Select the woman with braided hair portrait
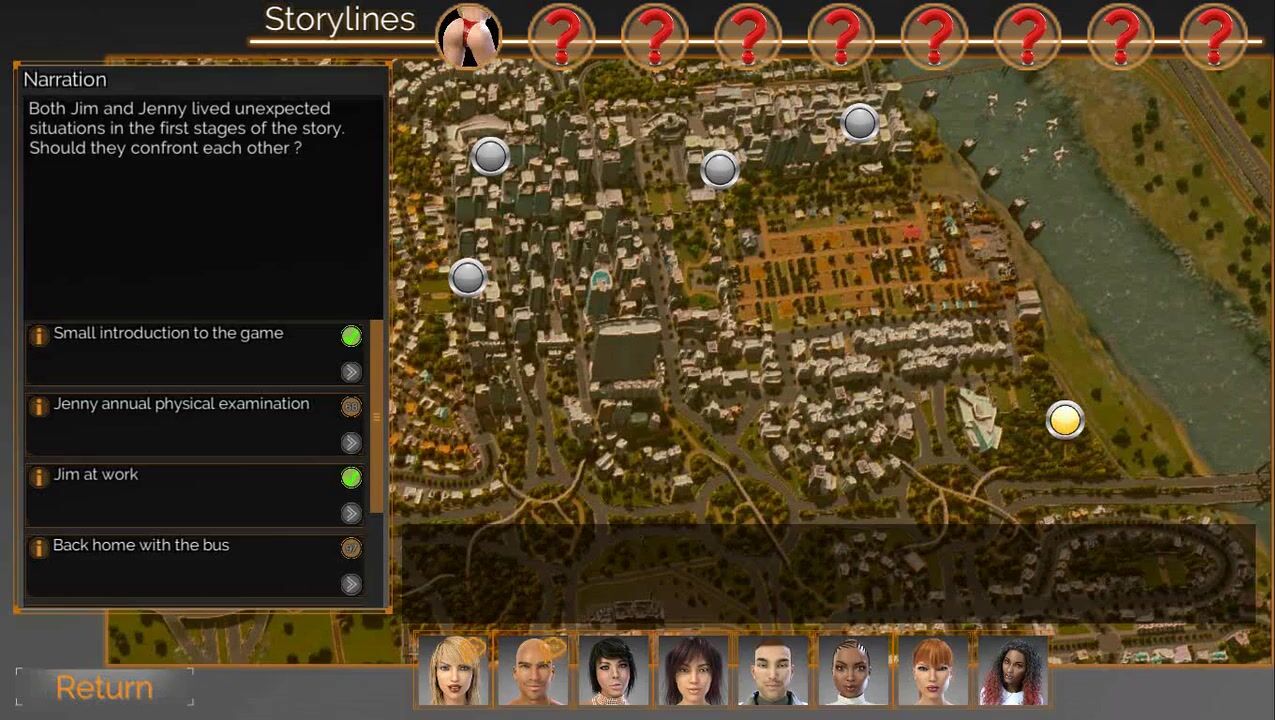Screen dimensions: 1275x720 (x=853, y=670)
